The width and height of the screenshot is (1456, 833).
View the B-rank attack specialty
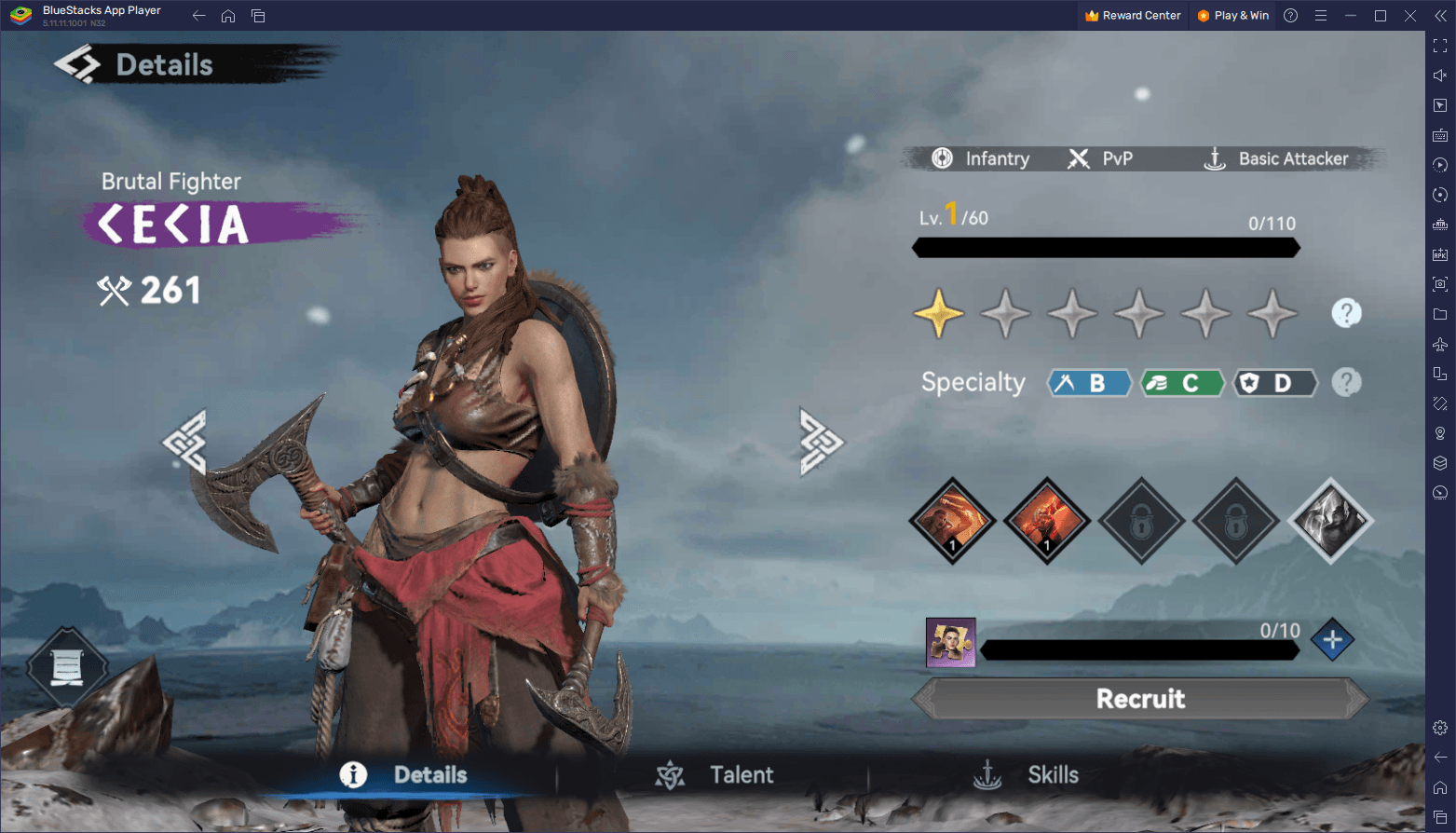point(1089,383)
